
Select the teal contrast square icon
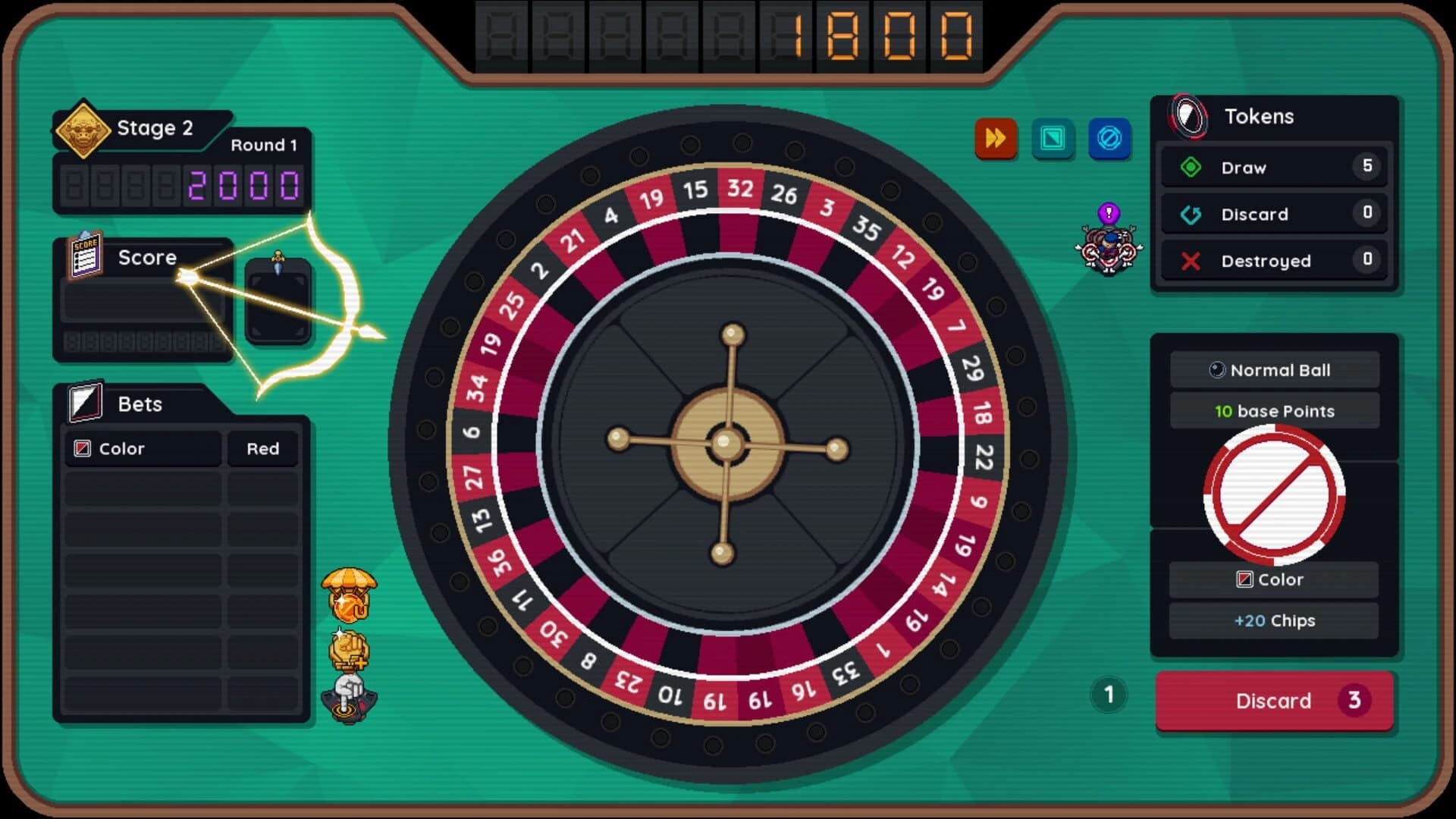point(1053,139)
